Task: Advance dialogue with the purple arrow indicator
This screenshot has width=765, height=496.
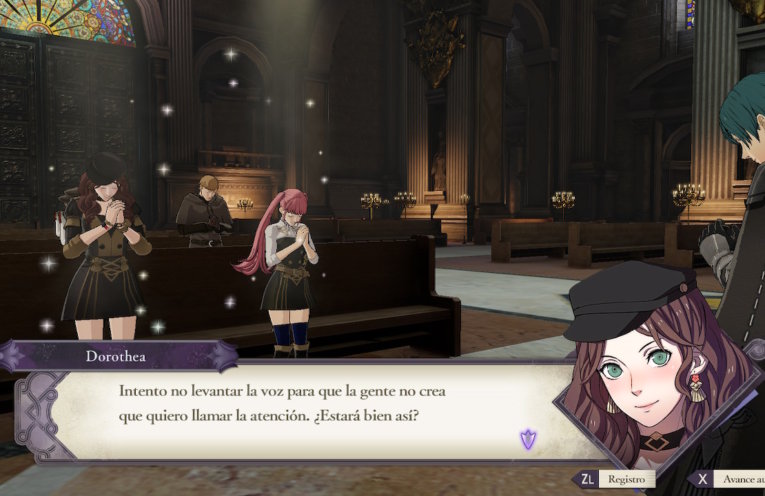Action: point(527,437)
